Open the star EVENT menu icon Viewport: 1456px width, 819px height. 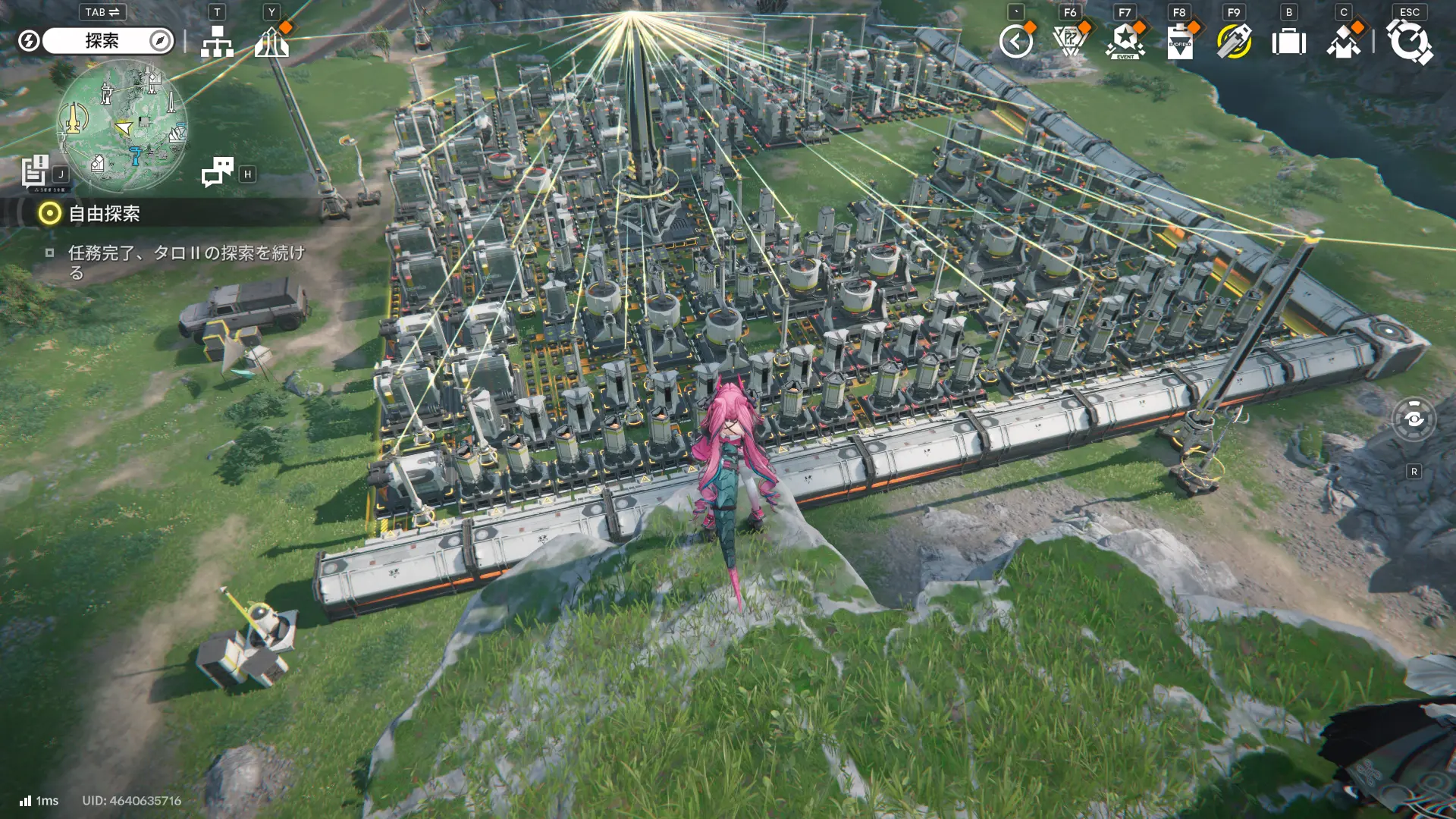(x=1125, y=42)
